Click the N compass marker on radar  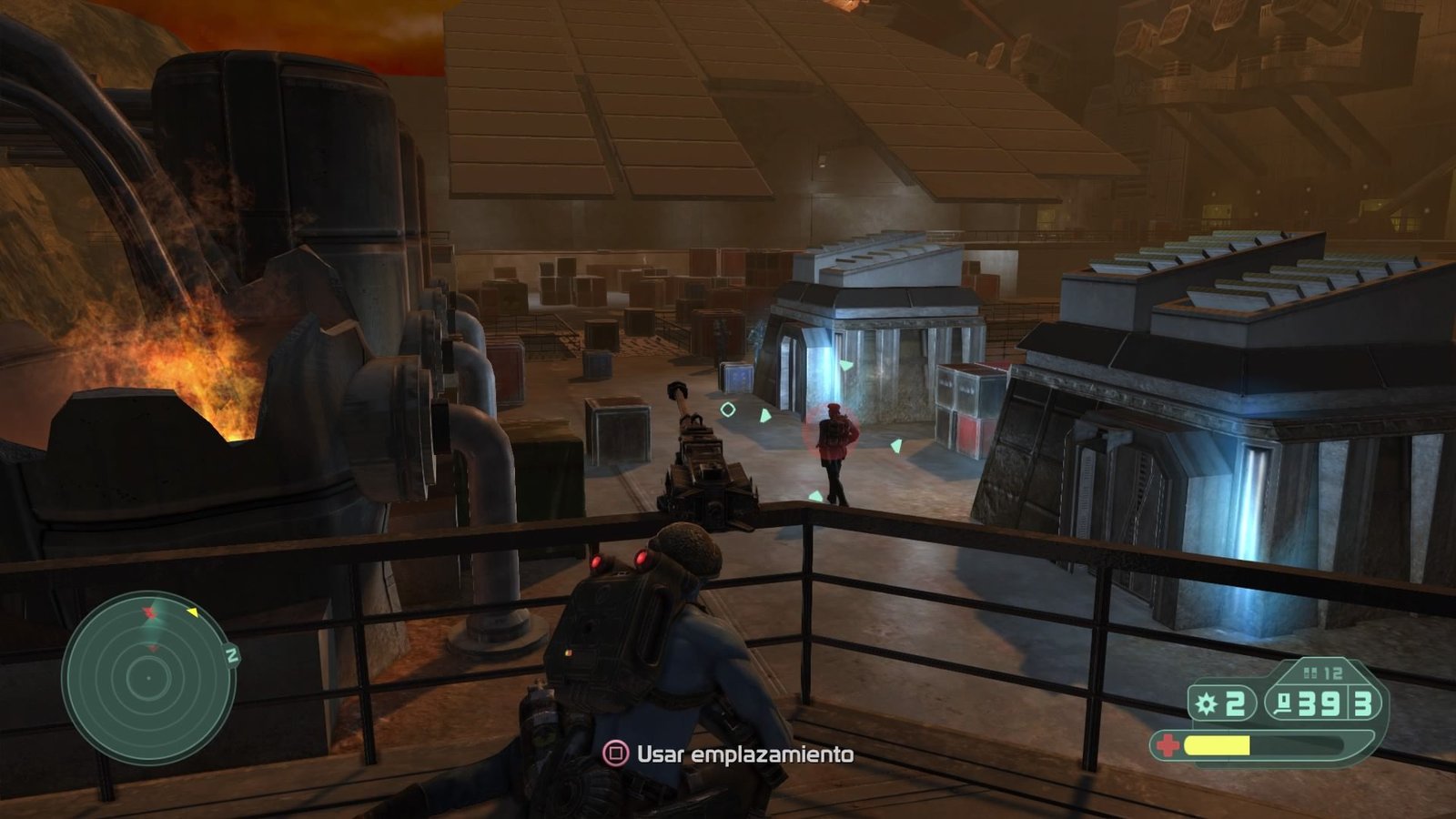click(x=232, y=655)
